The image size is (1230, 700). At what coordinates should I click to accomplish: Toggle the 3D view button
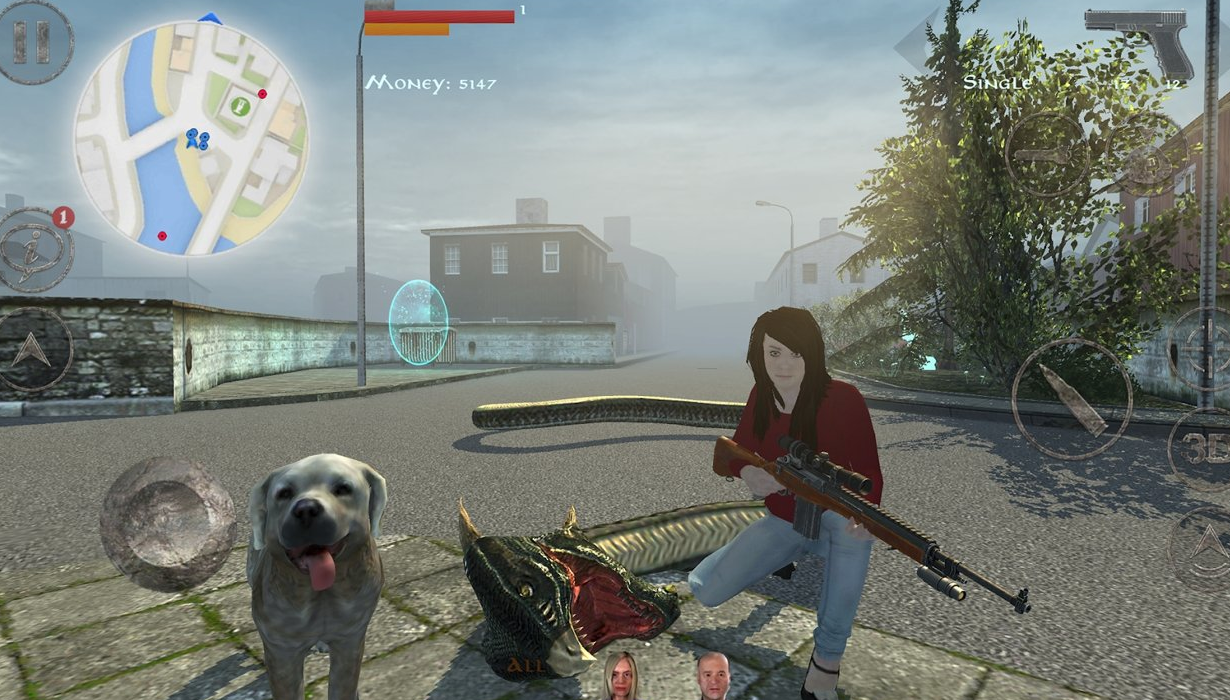(1203, 449)
